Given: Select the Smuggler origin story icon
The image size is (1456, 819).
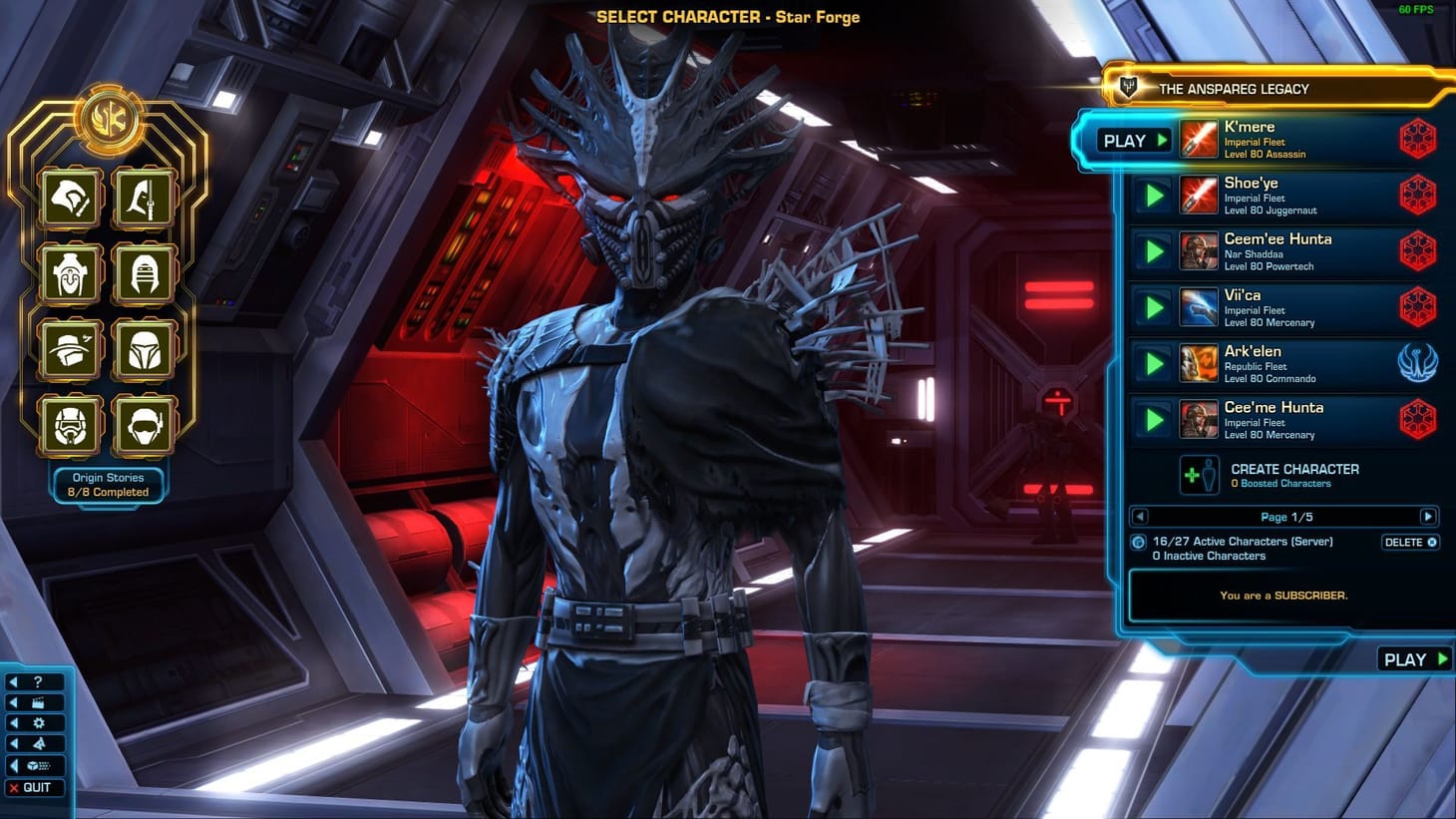Looking at the screenshot, I should pos(70,349).
